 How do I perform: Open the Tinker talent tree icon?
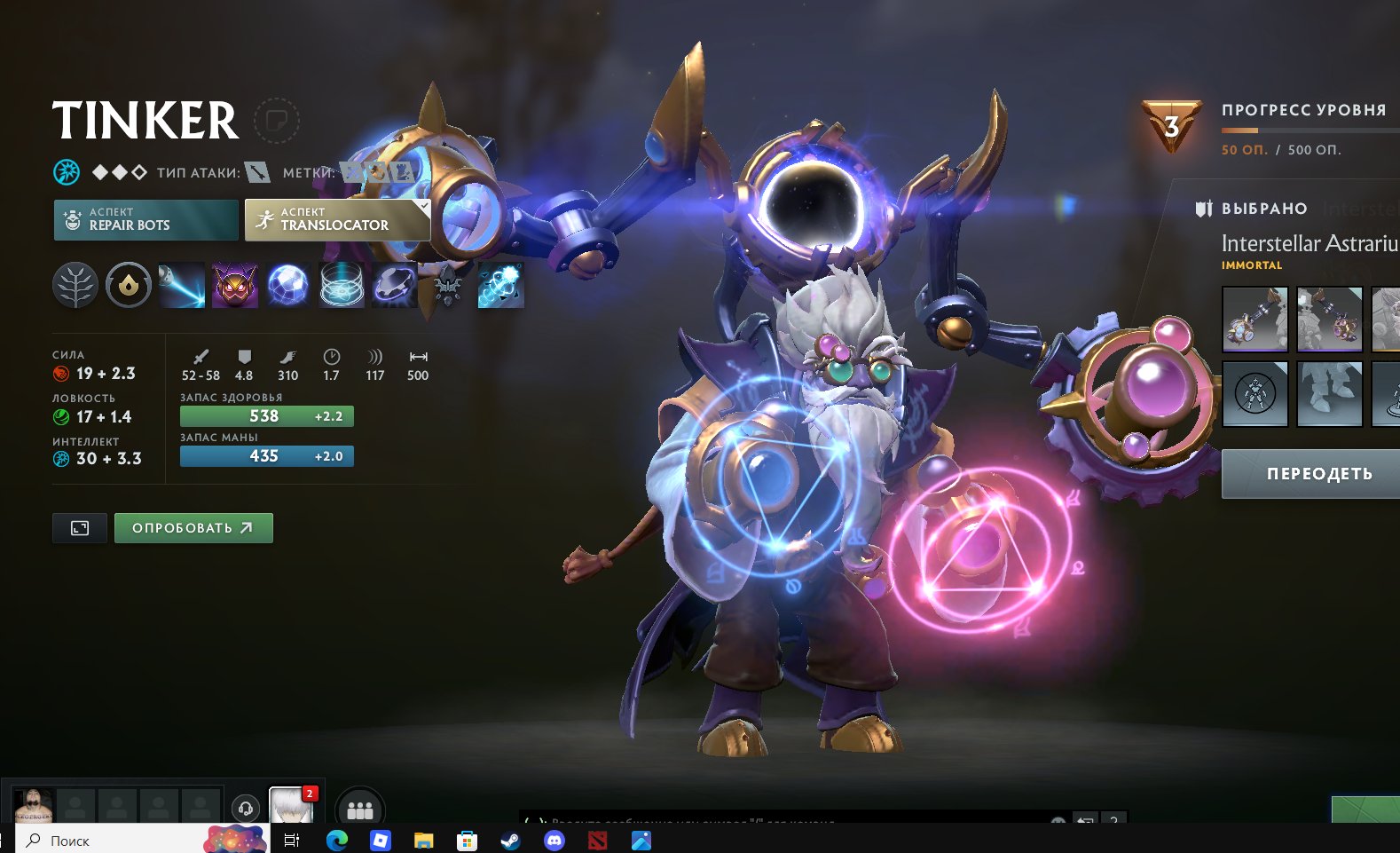(75, 286)
